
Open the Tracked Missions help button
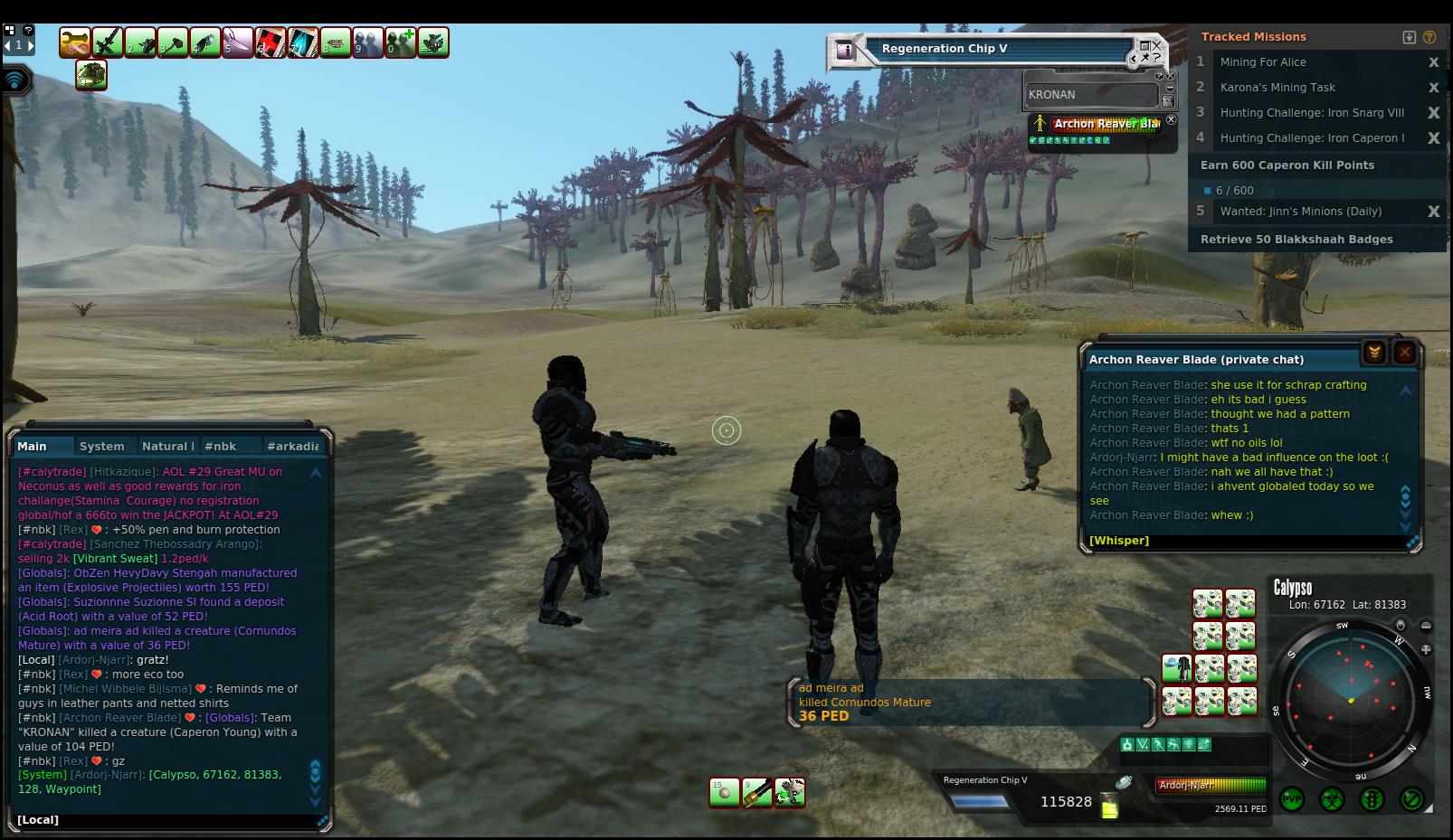1429,37
